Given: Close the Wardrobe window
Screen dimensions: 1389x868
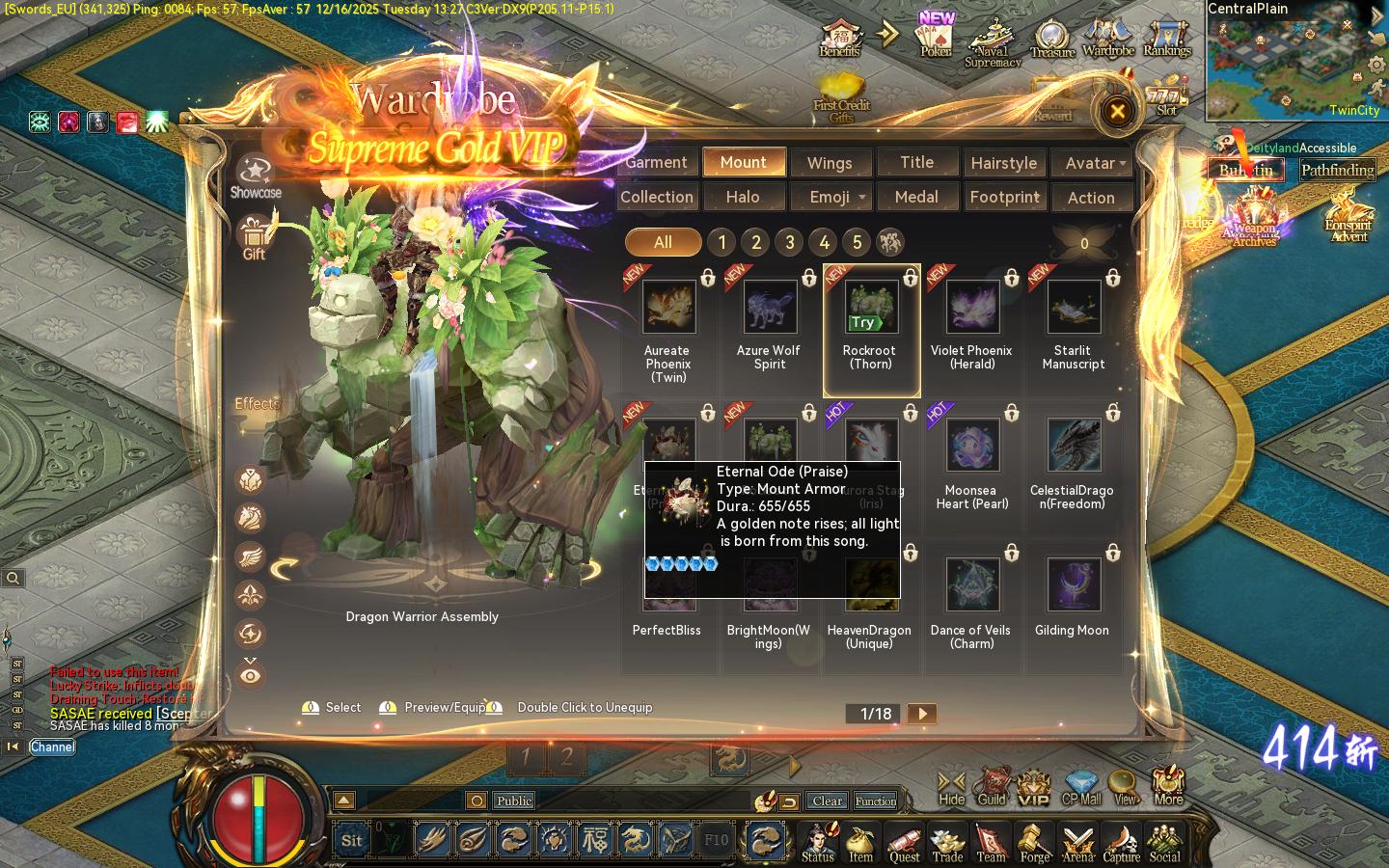Looking at the screenshot, I should (1117, 112).
